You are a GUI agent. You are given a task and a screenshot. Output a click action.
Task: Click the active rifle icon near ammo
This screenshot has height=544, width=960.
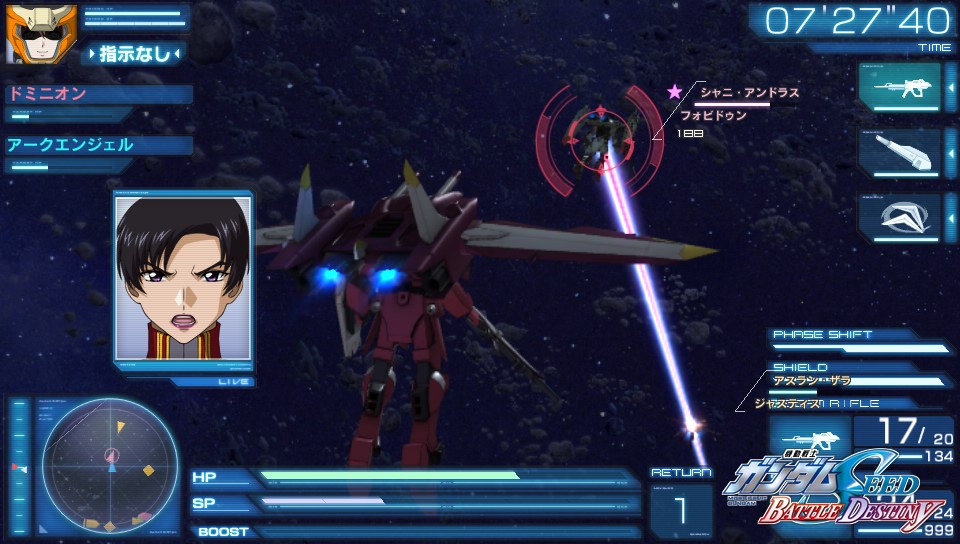pos(809,439)
